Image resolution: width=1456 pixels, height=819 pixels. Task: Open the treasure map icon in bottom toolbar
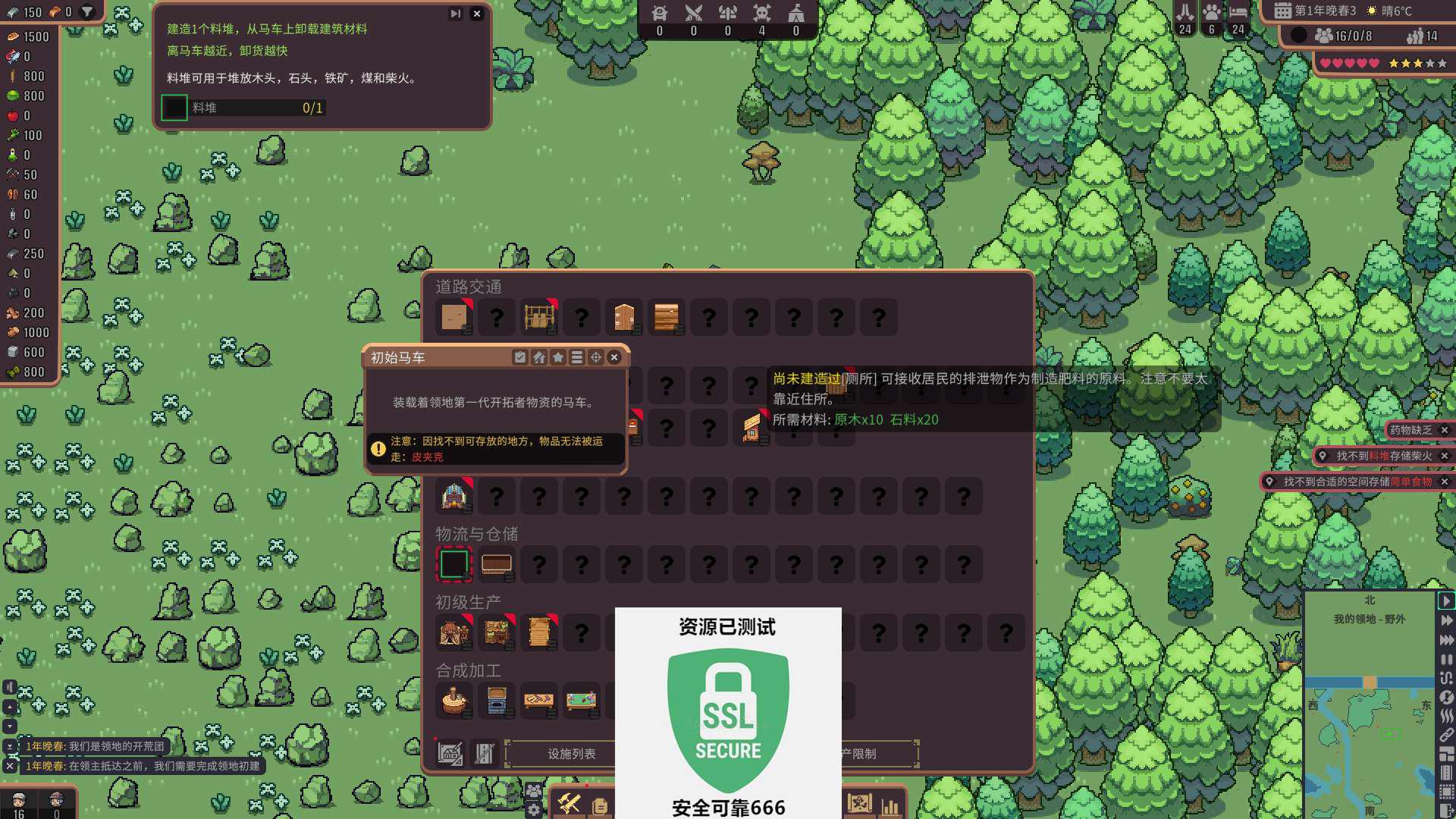[x=859, y=804]
